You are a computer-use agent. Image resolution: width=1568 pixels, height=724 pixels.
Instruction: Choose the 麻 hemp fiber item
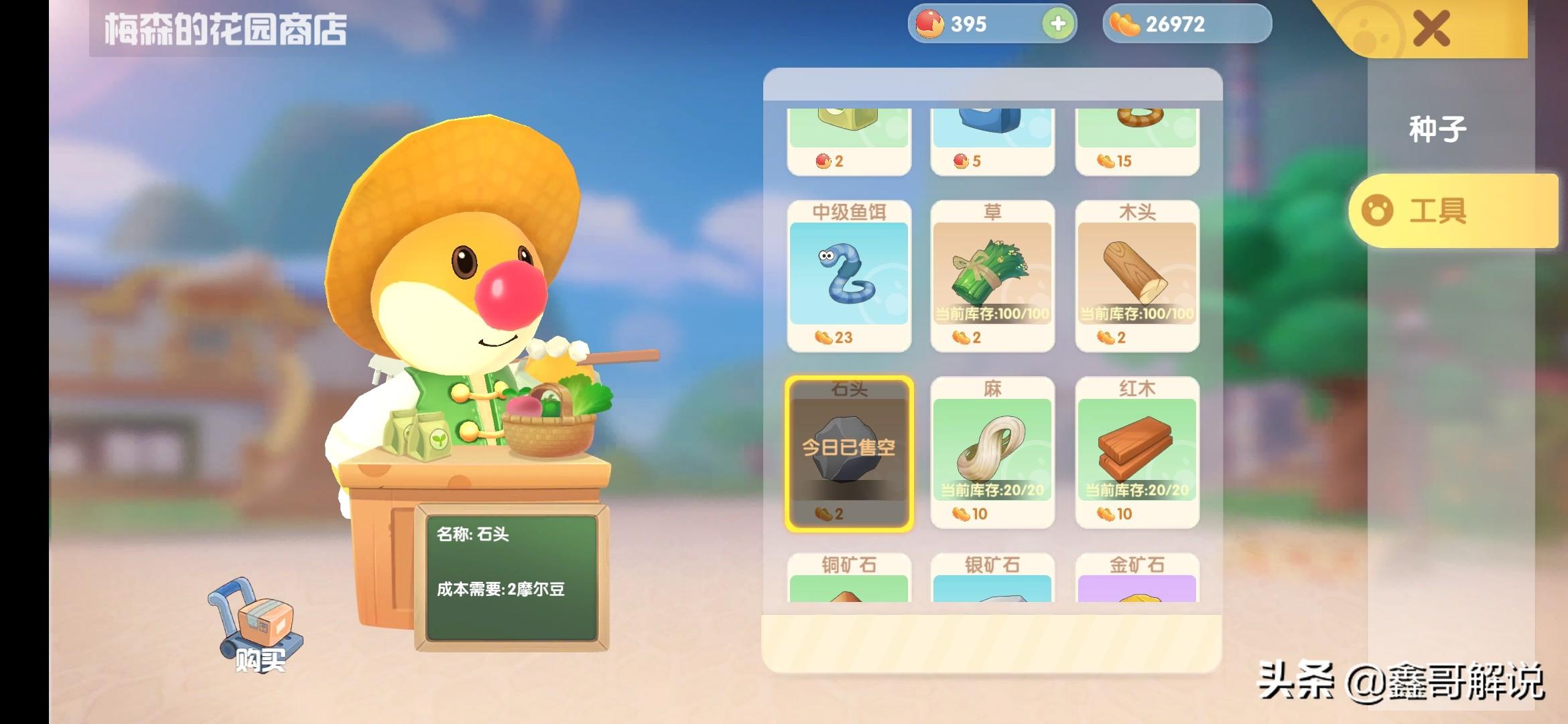pos(992,452)
